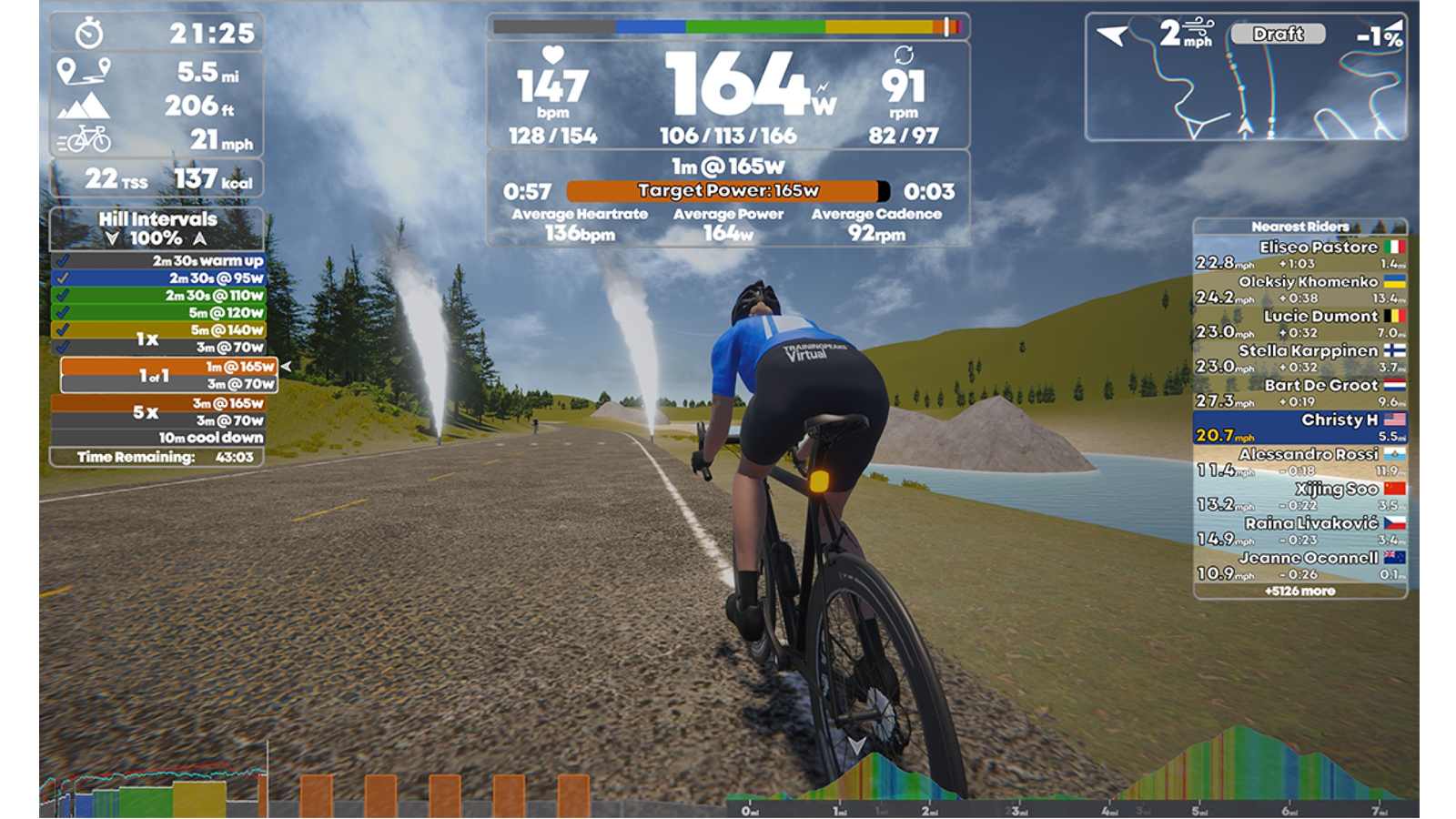Screen dimensions: 1456x819
Task: Select the Hill Intervals panel header
Action: point(157,219)
